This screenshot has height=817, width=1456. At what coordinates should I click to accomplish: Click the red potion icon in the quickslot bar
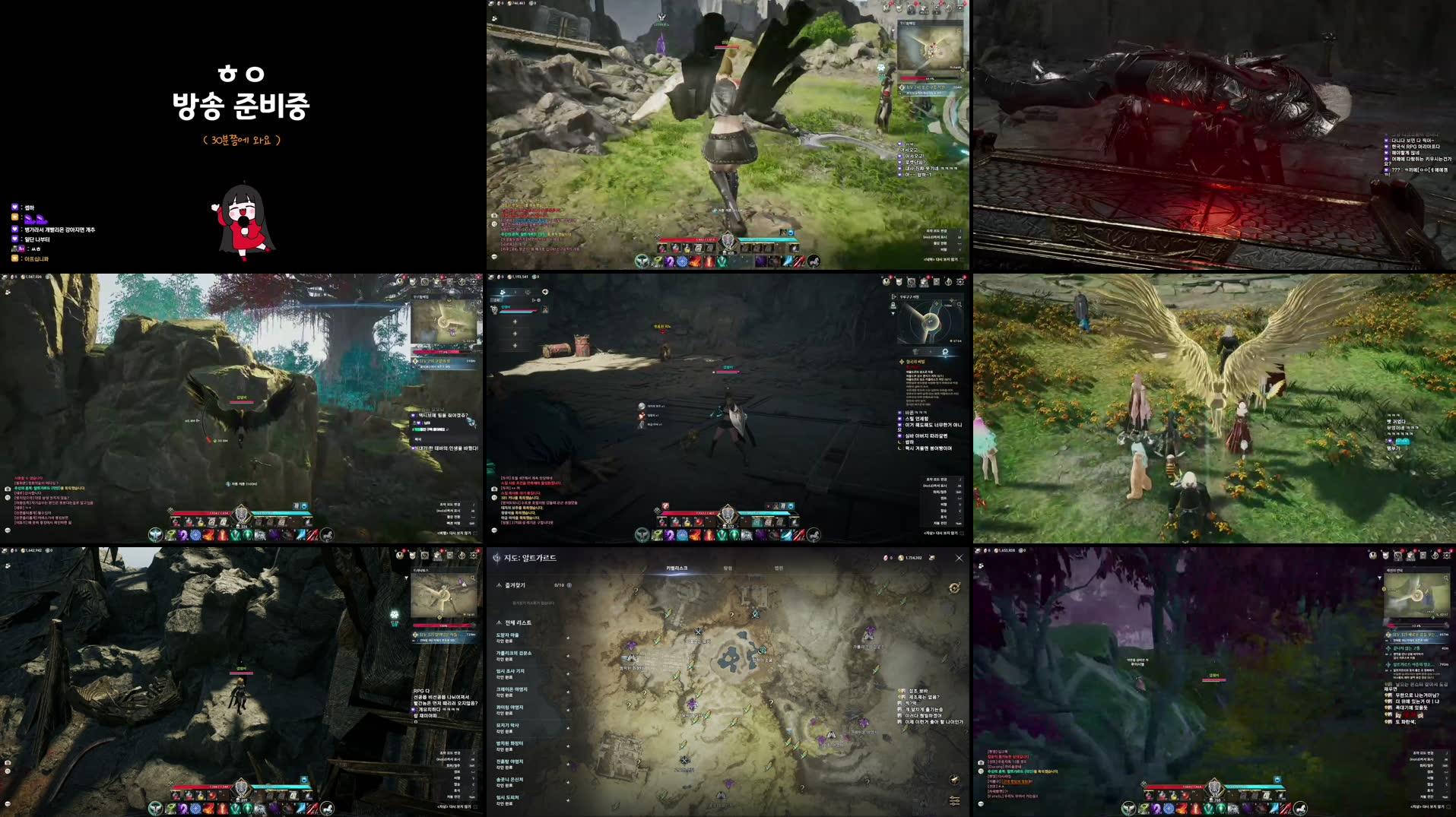(1161, 795)
